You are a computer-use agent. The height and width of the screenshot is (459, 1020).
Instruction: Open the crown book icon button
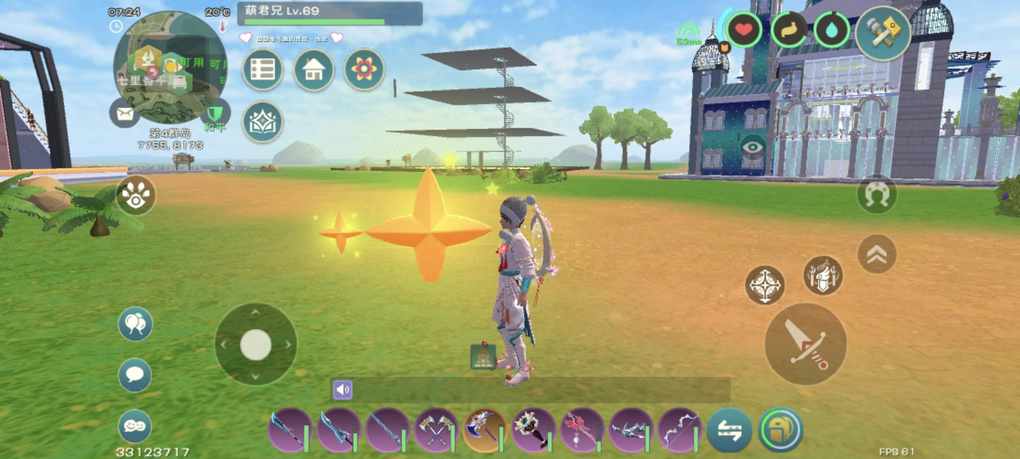pos(263,122)
